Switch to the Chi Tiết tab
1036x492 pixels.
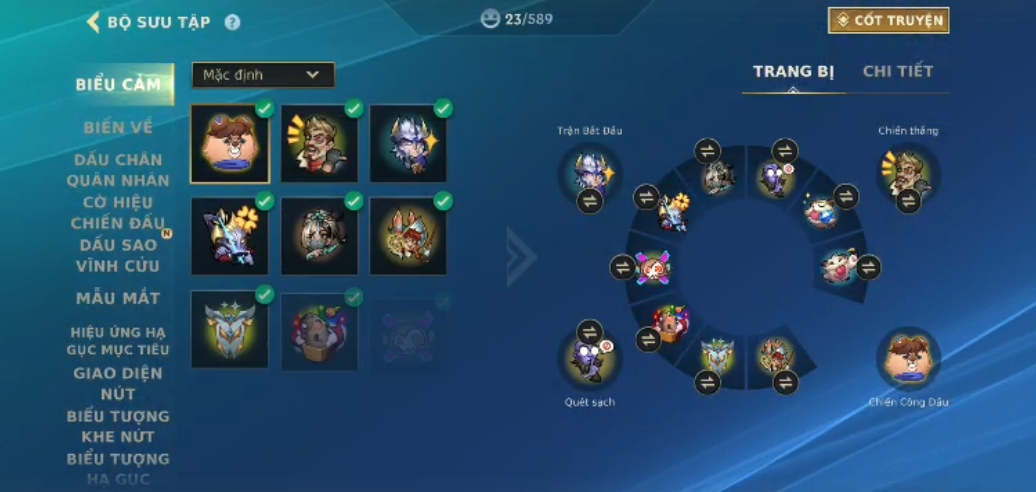(x=897, y=71)
